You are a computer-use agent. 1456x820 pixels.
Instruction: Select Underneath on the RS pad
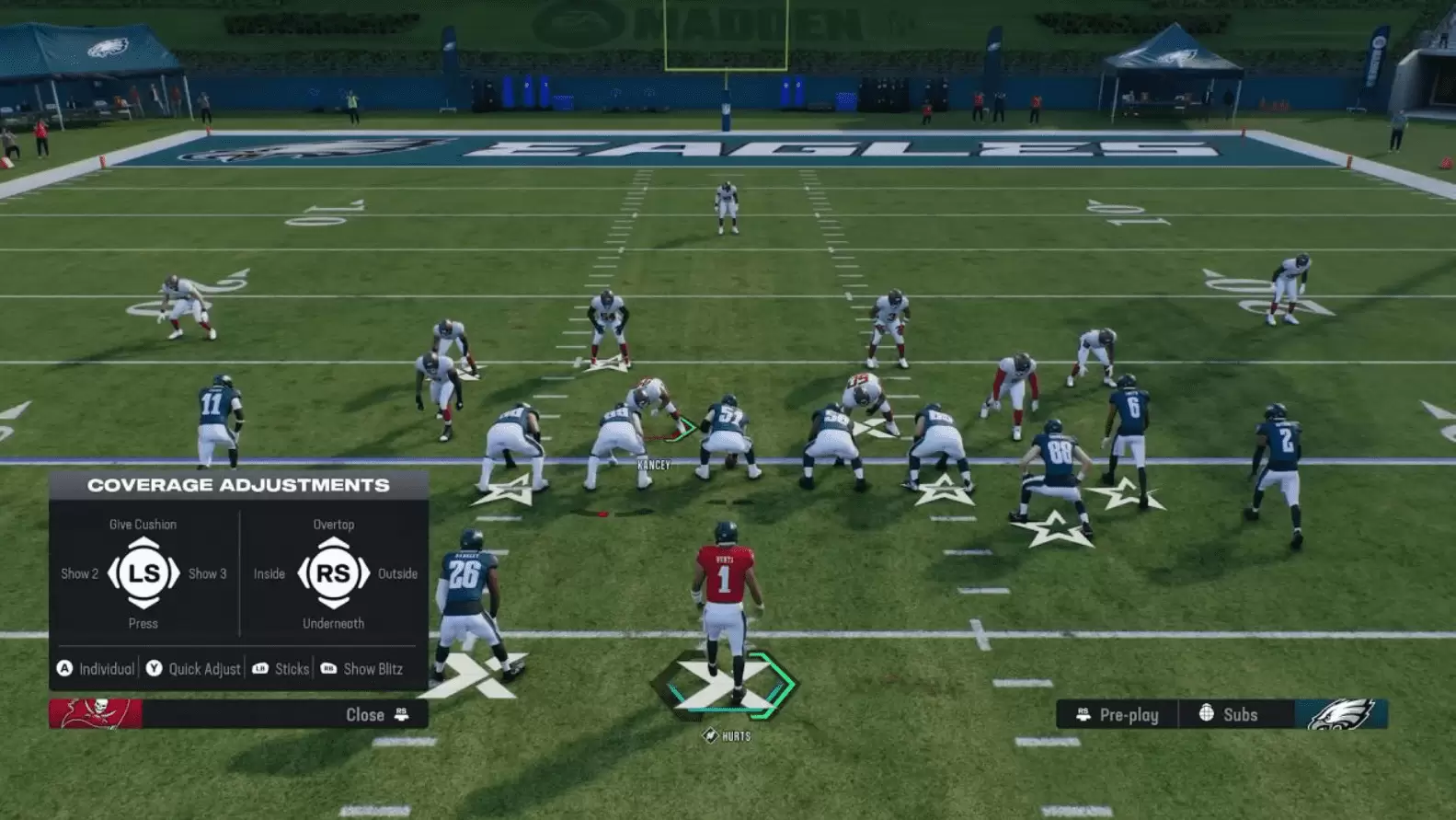[x=335, y=623]
